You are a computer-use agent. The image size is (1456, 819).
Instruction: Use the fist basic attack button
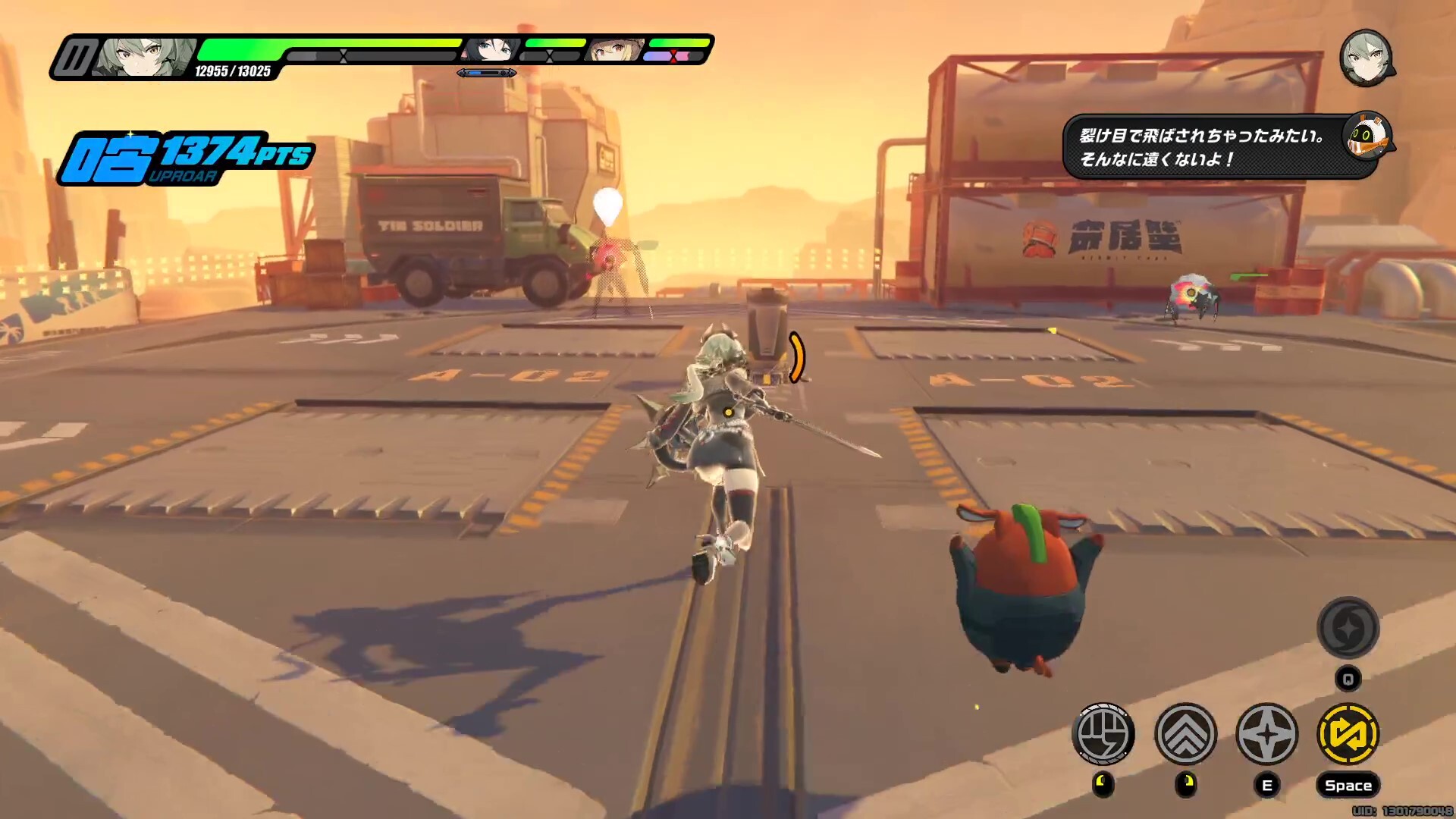(x=1103, y=733)
